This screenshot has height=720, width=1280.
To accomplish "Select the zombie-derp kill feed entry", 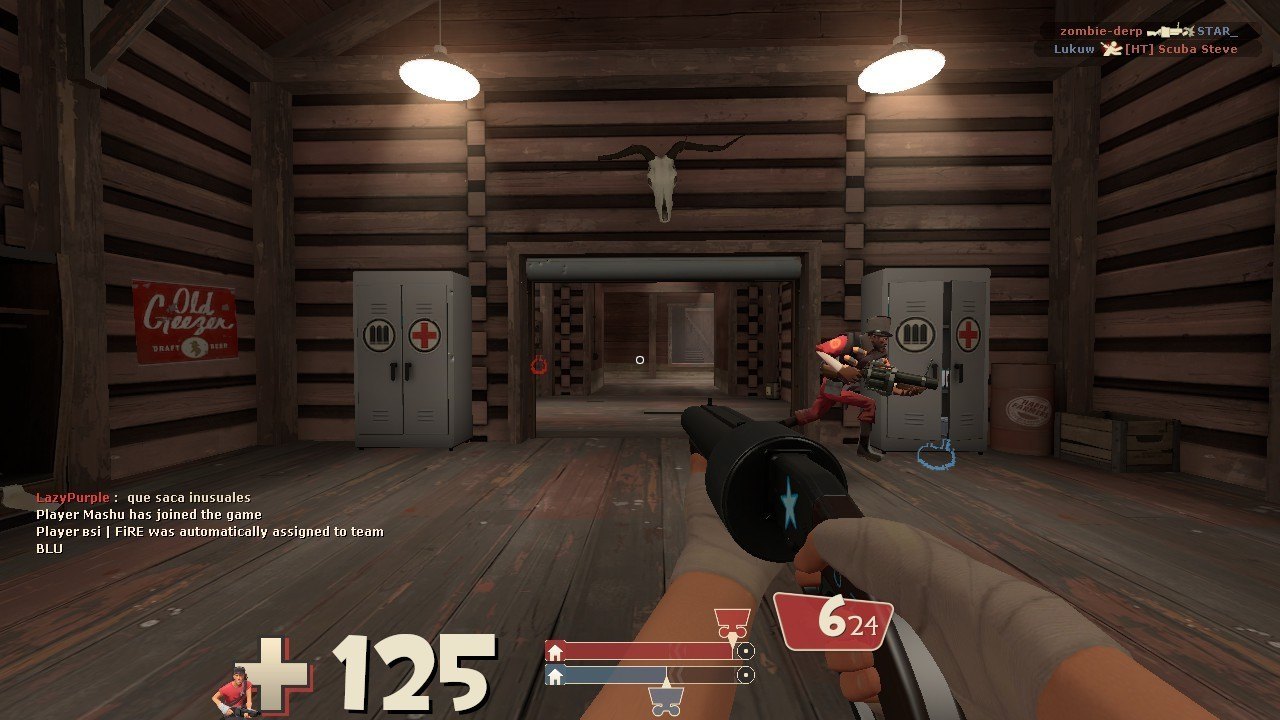I will pos(1148,31).
